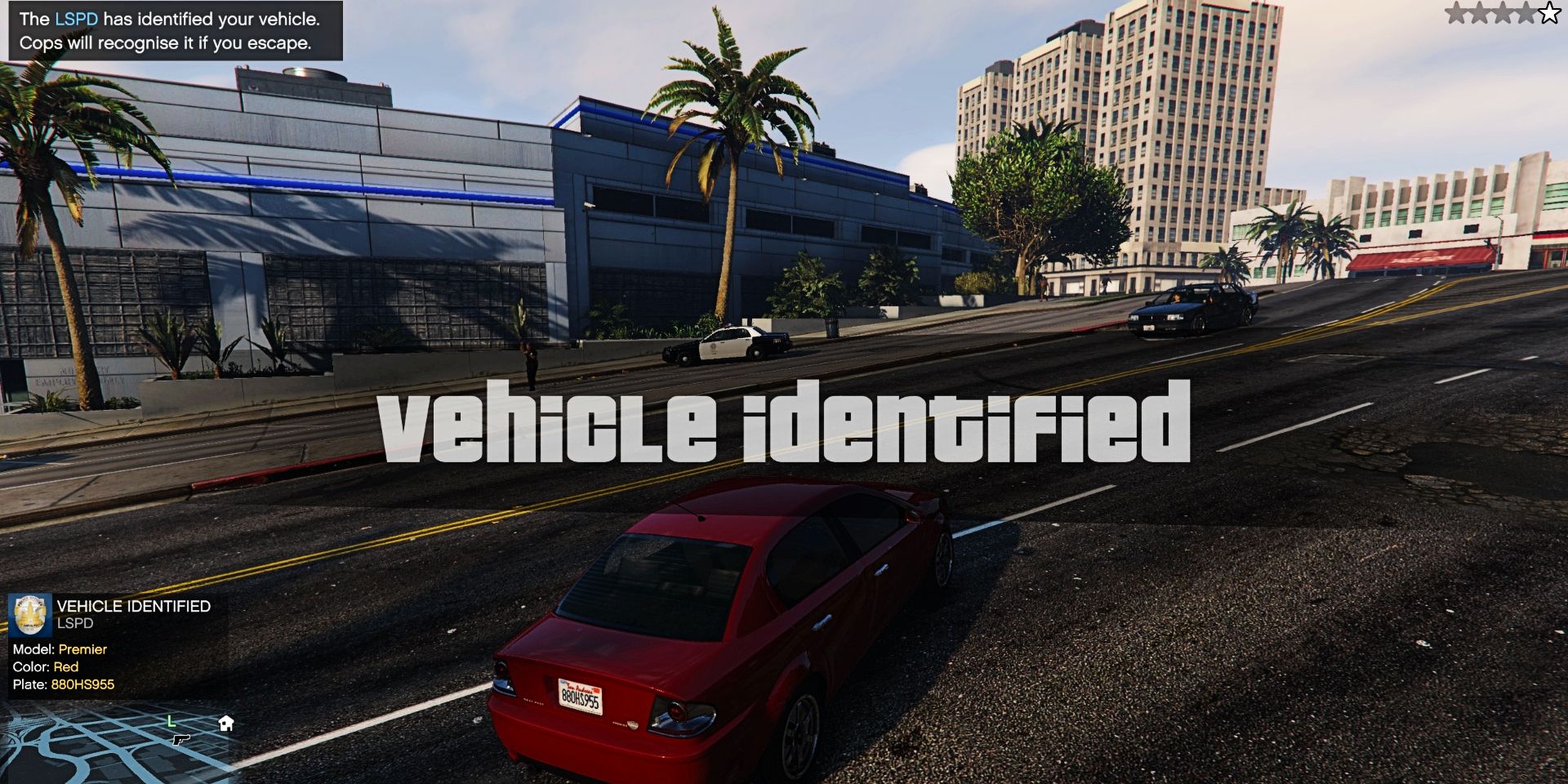The image size is (1568, 784).
Task: Click the third wanted star in the row
Action: pos(1503,12)
